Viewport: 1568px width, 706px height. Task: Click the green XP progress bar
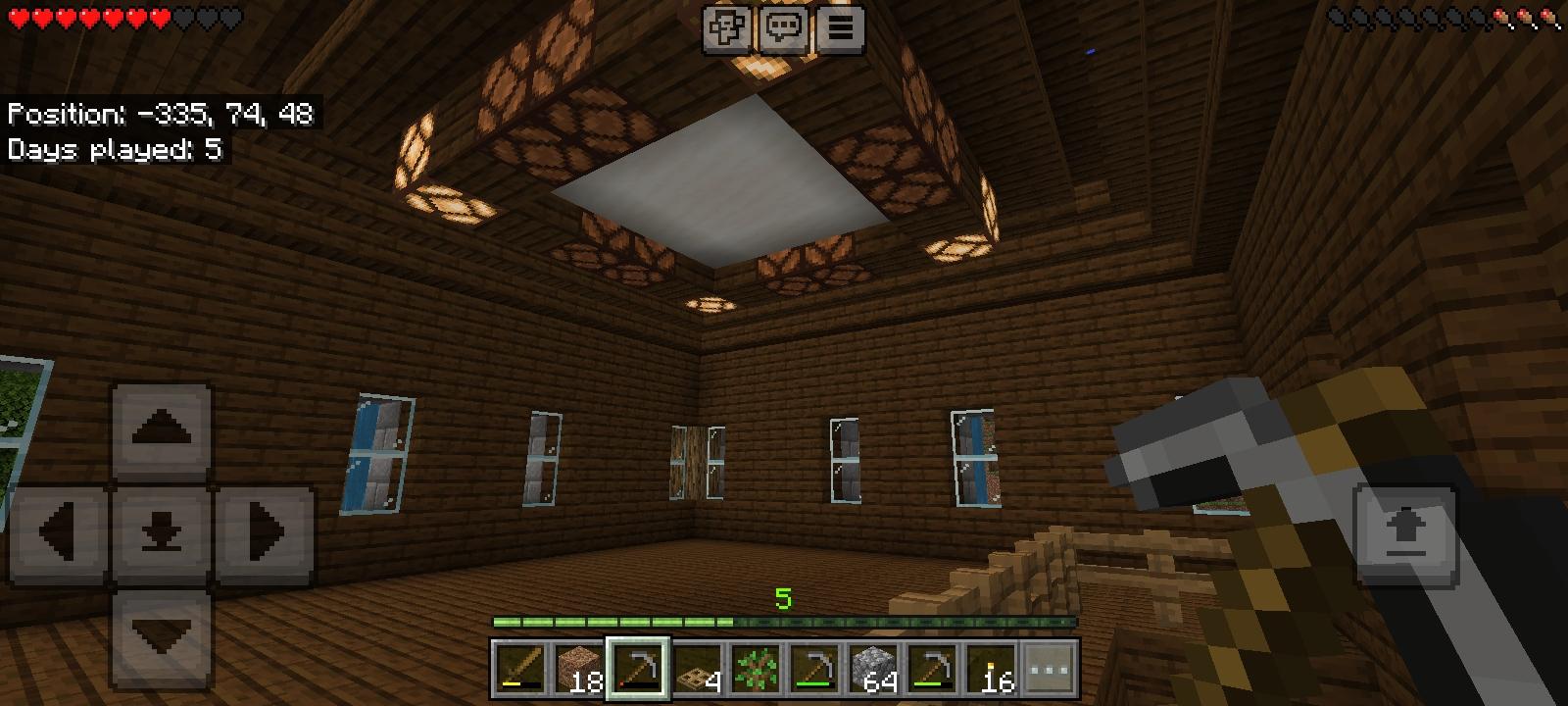point(784,621)
